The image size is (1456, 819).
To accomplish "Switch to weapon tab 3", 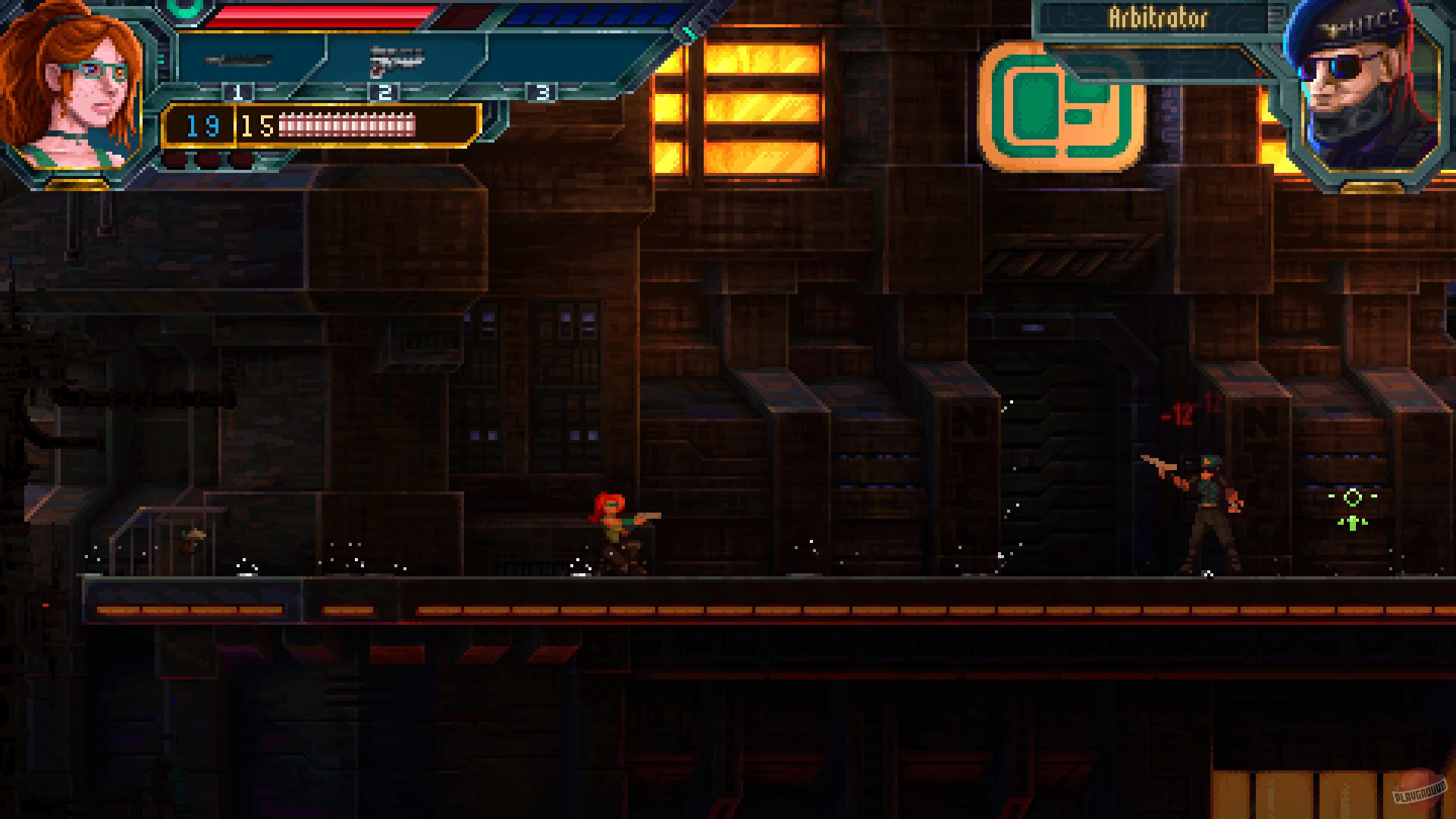I will click(x=541, y=93).
